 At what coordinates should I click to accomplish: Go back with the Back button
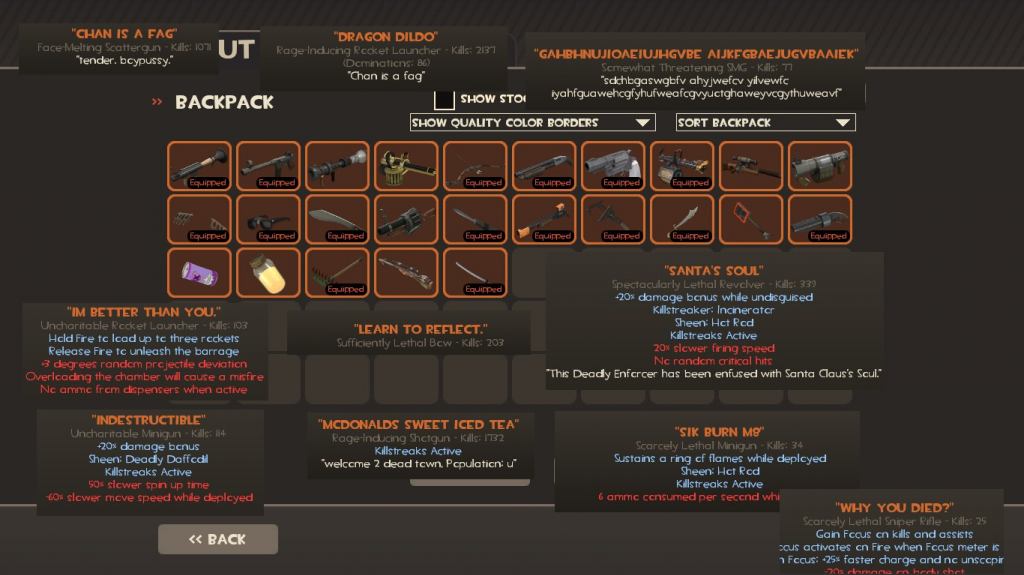pos(218,539)
